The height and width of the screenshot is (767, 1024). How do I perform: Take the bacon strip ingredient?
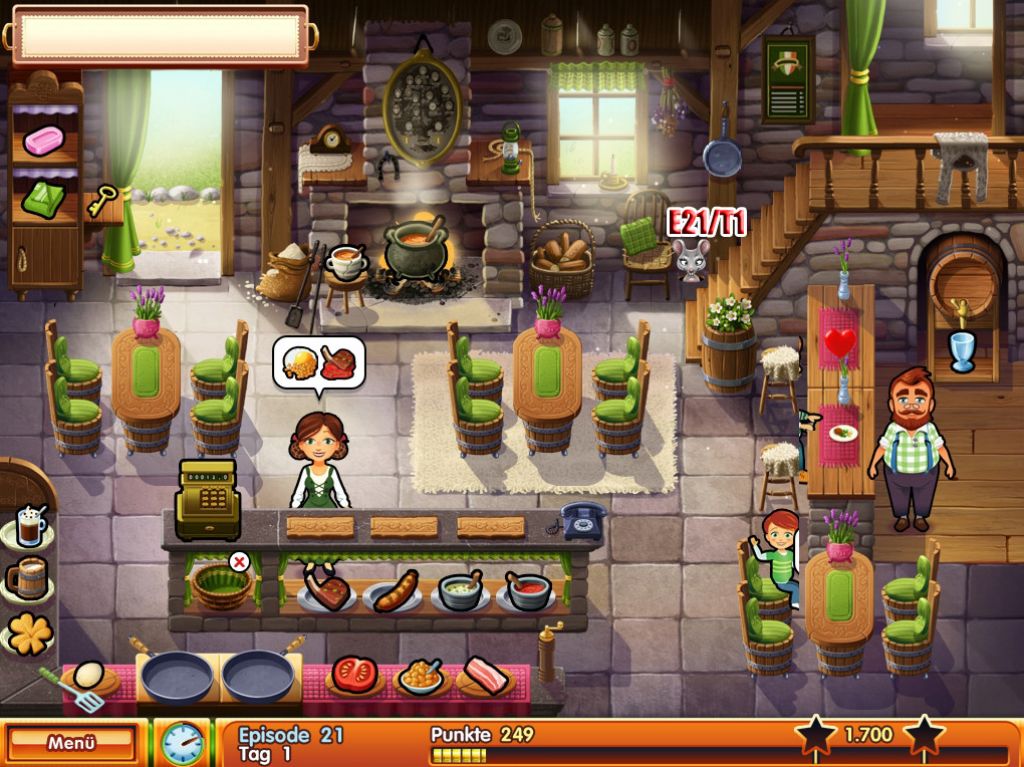tap(486, 675)
